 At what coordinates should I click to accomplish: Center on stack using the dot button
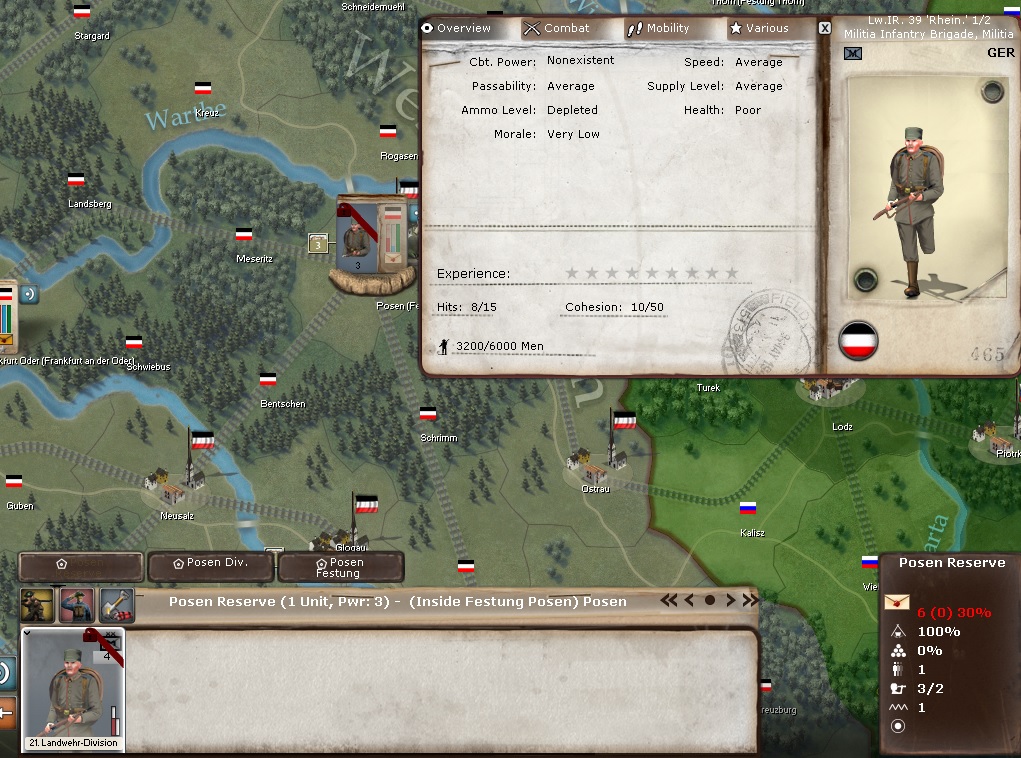710,601
